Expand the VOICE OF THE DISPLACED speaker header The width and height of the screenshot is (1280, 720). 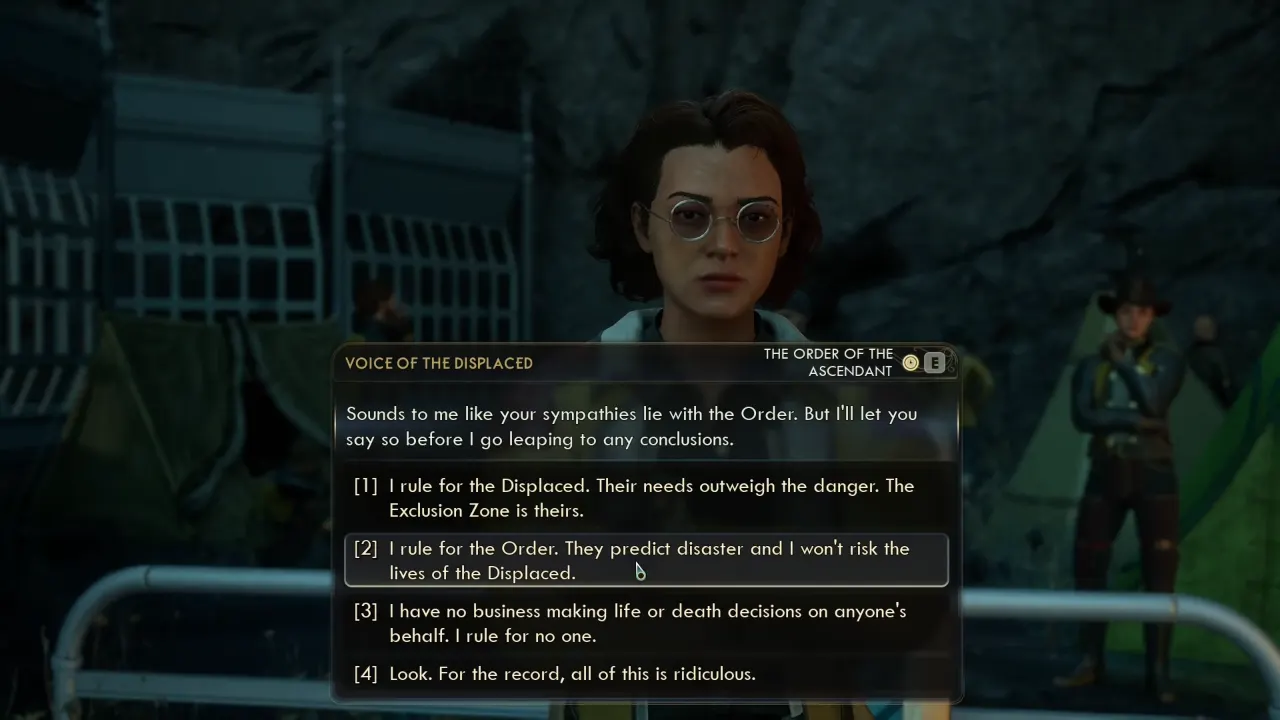pyautogui.click(x=438, y=363)
